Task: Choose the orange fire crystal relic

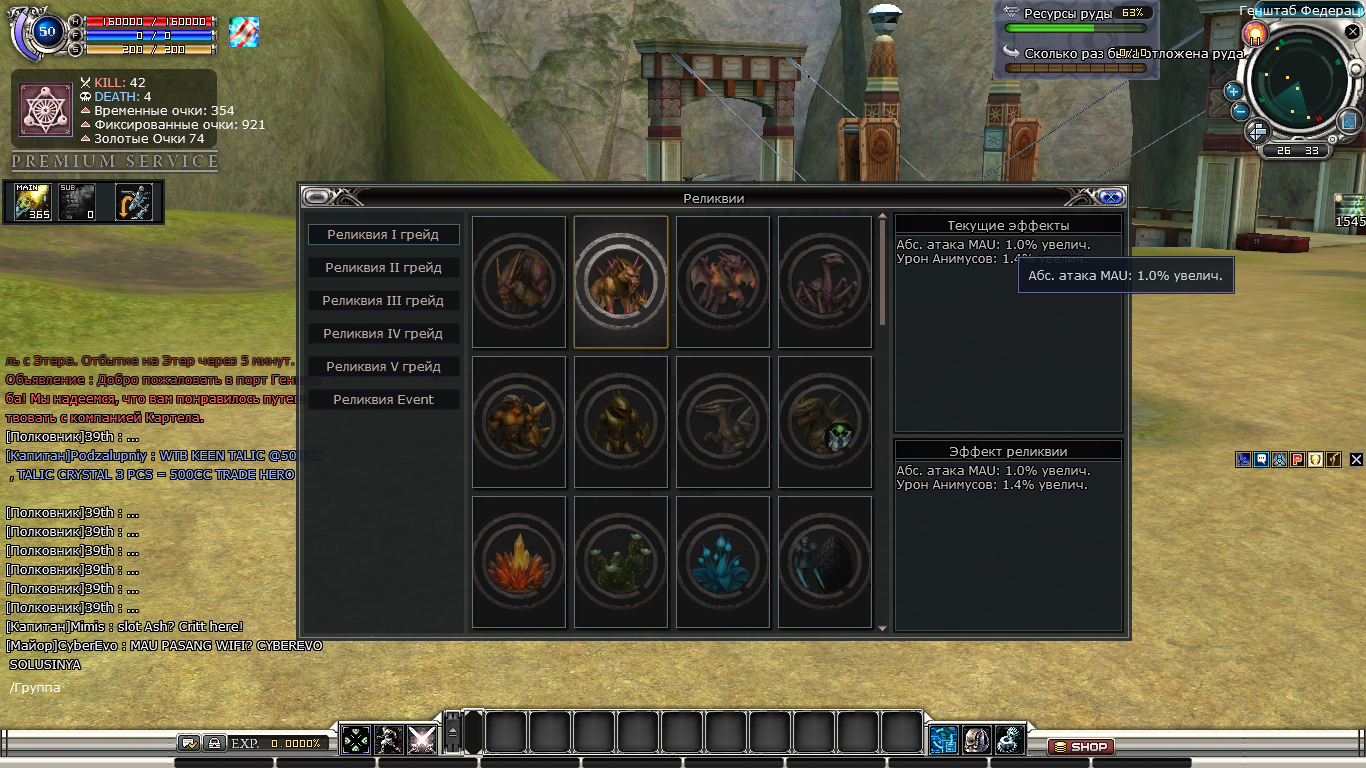Action: coord(519,562)
